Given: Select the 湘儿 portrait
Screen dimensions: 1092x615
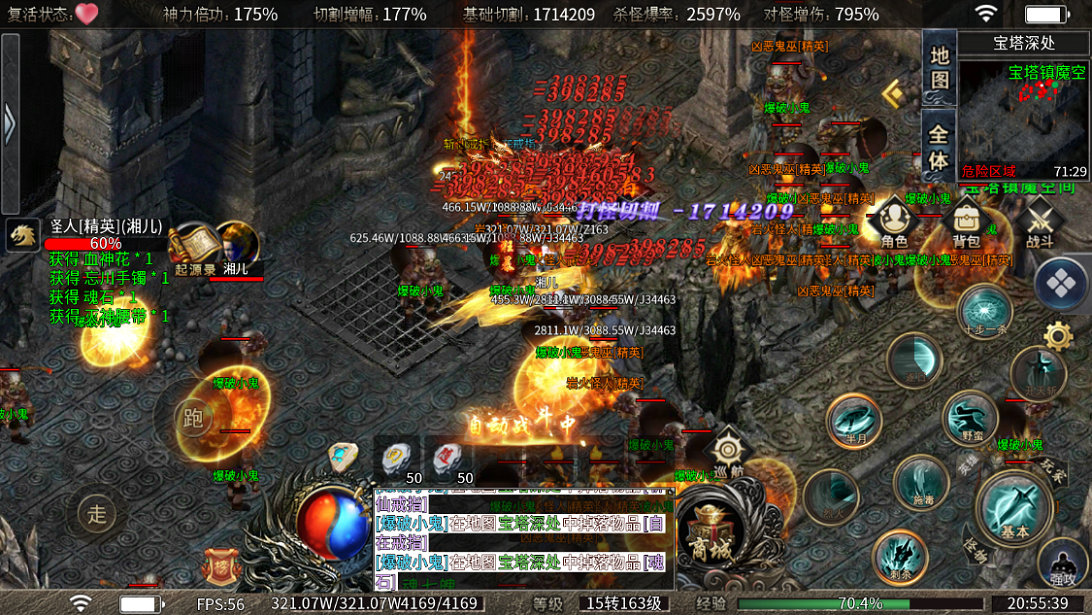Looking at the screenshot, I should 237,247.
